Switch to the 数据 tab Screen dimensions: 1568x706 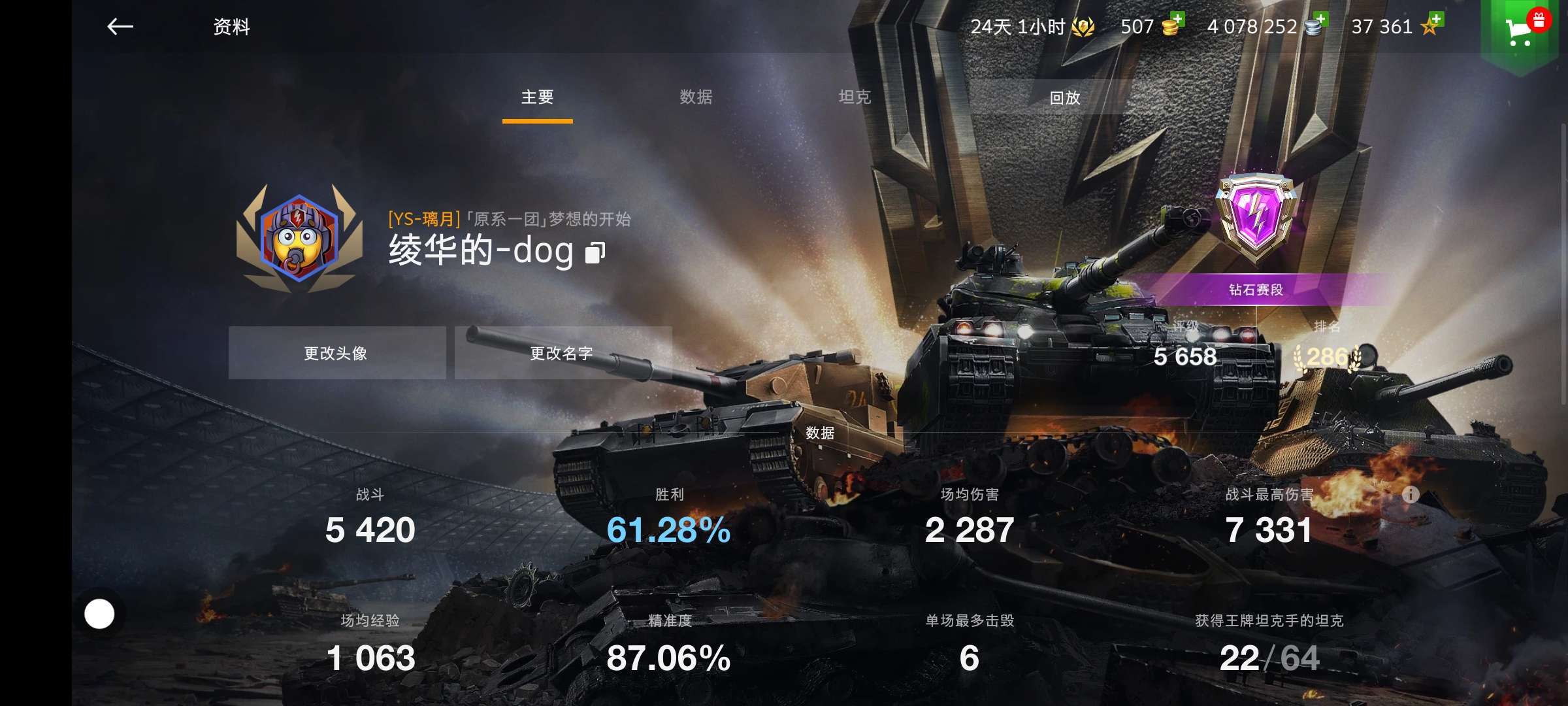(x=696, y=97)
